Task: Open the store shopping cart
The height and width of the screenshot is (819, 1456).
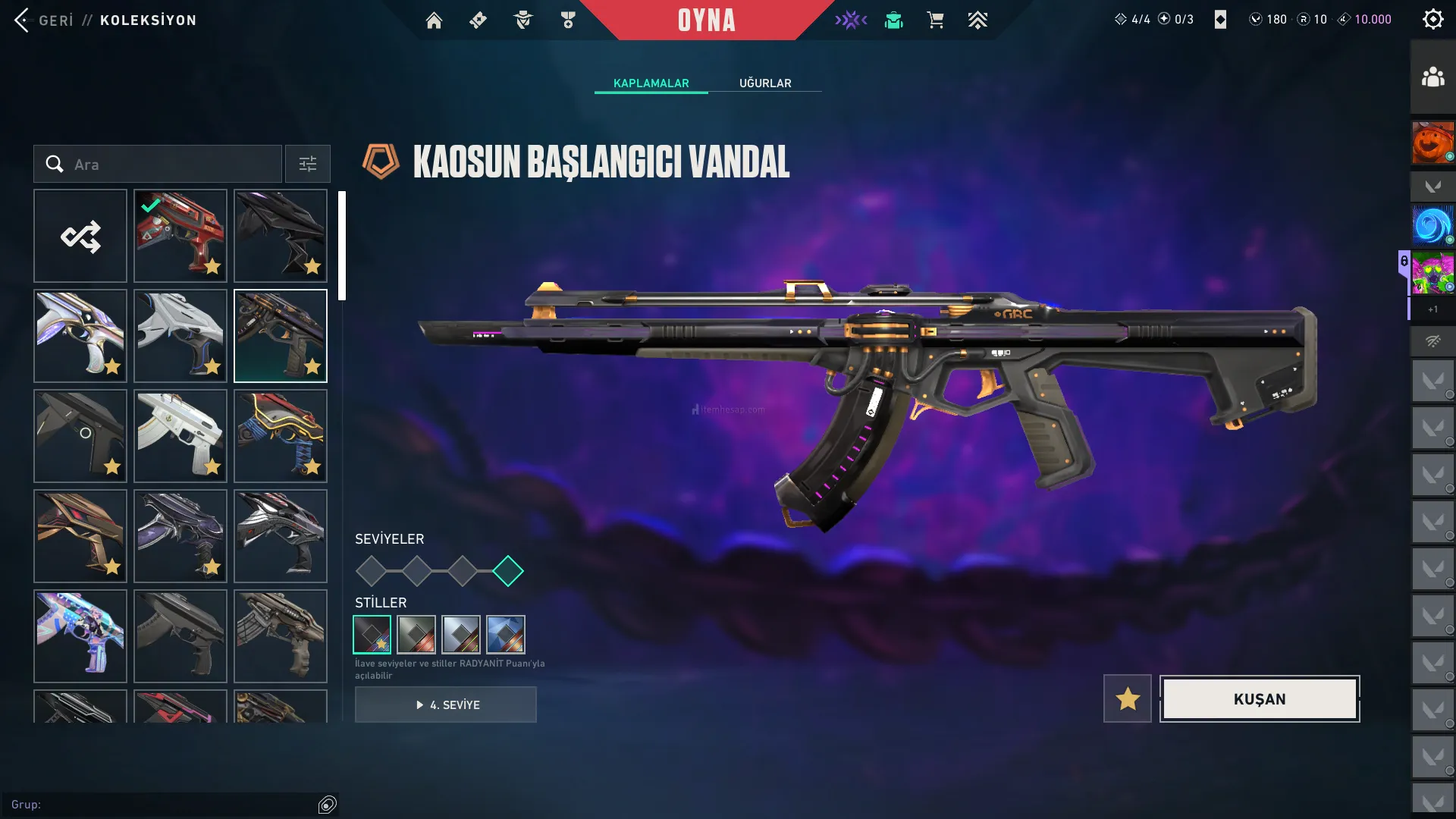Action: coord(935,20)
